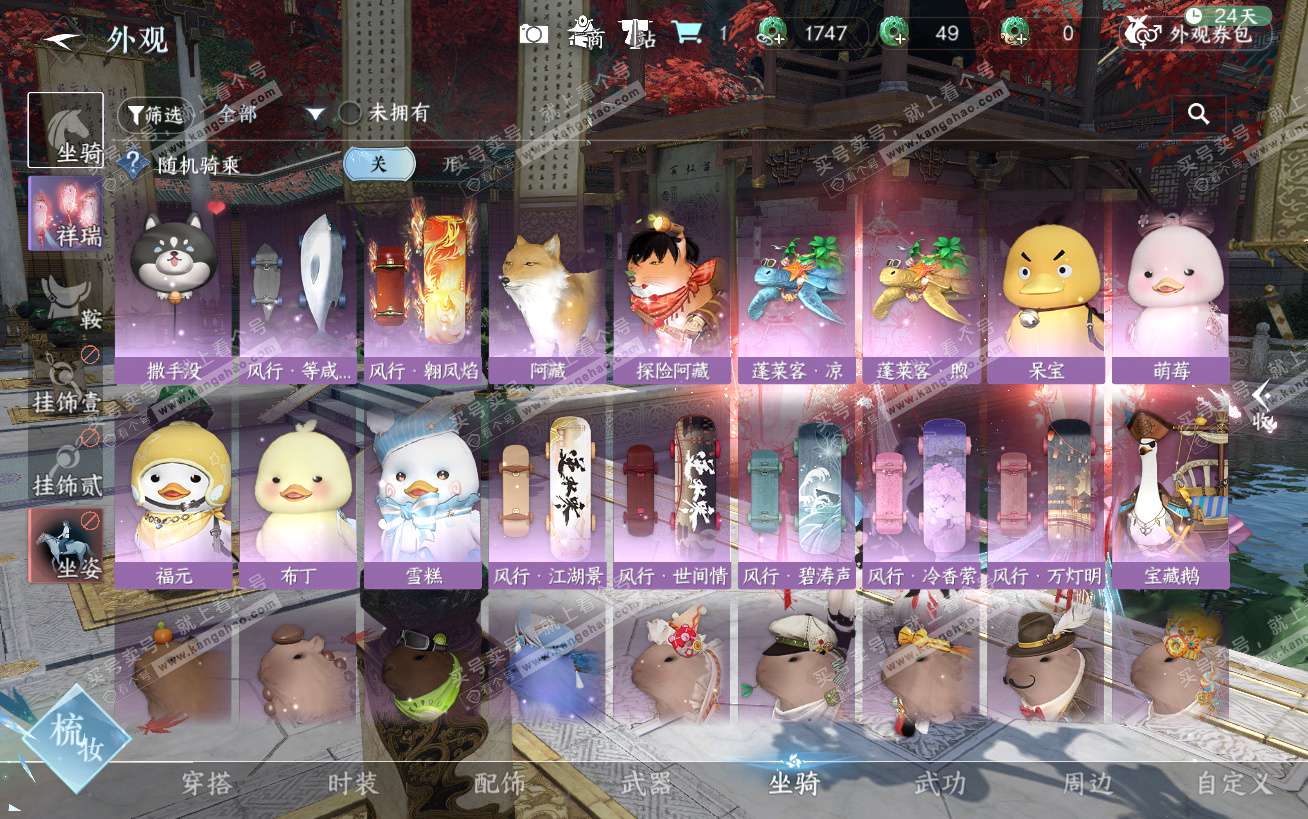Tick the 未拥有 checkbox
The width and height of the screenshot is (1308, 819).
(x=350, y=113)
